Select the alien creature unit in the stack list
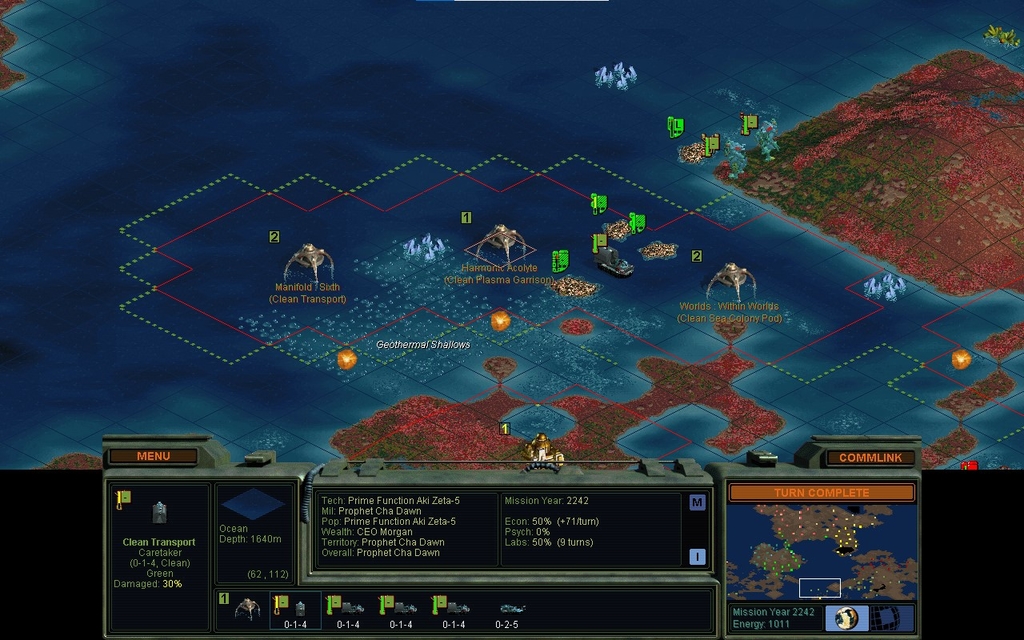 tap(247, 609)
